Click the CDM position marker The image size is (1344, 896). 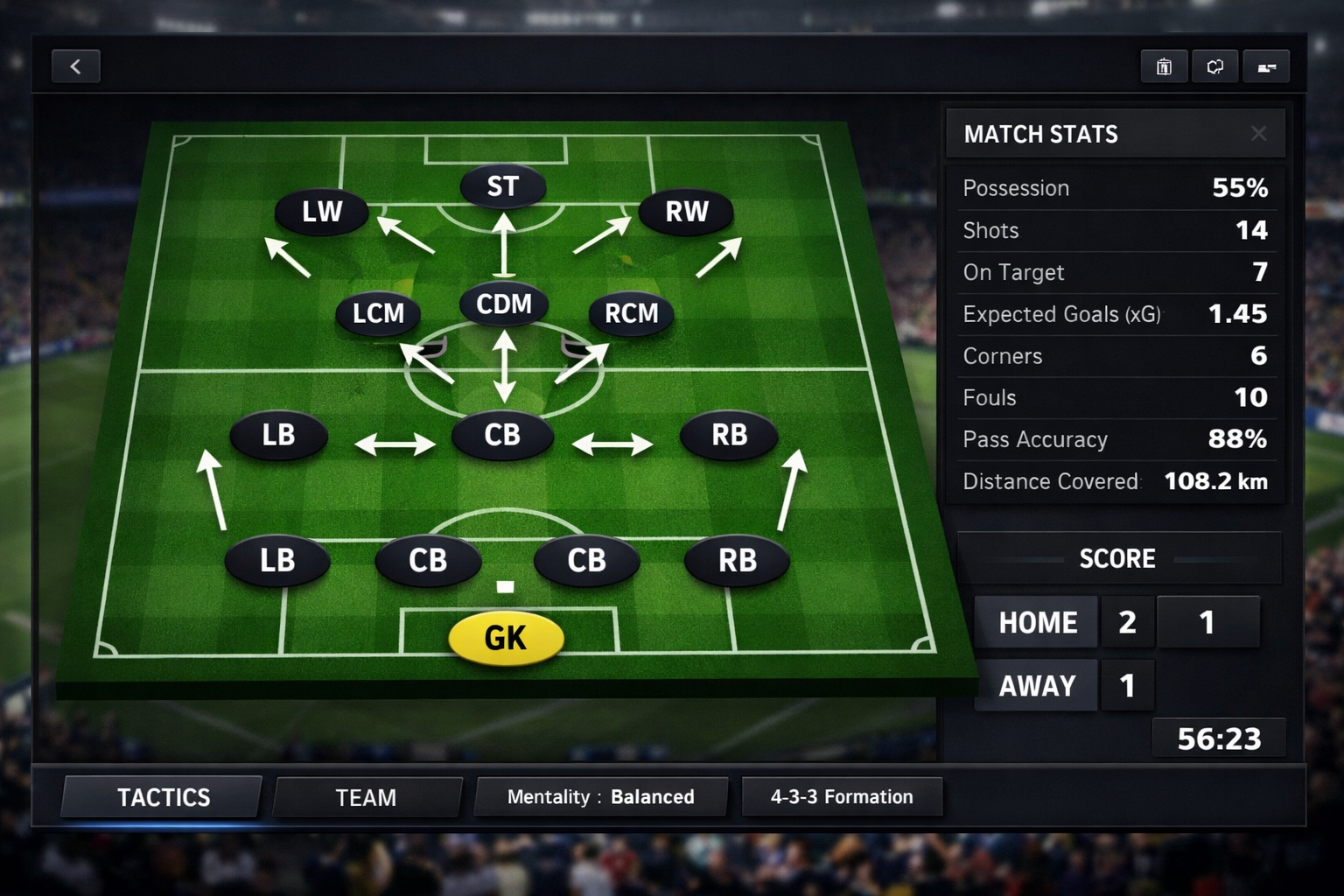click(503, 304)
